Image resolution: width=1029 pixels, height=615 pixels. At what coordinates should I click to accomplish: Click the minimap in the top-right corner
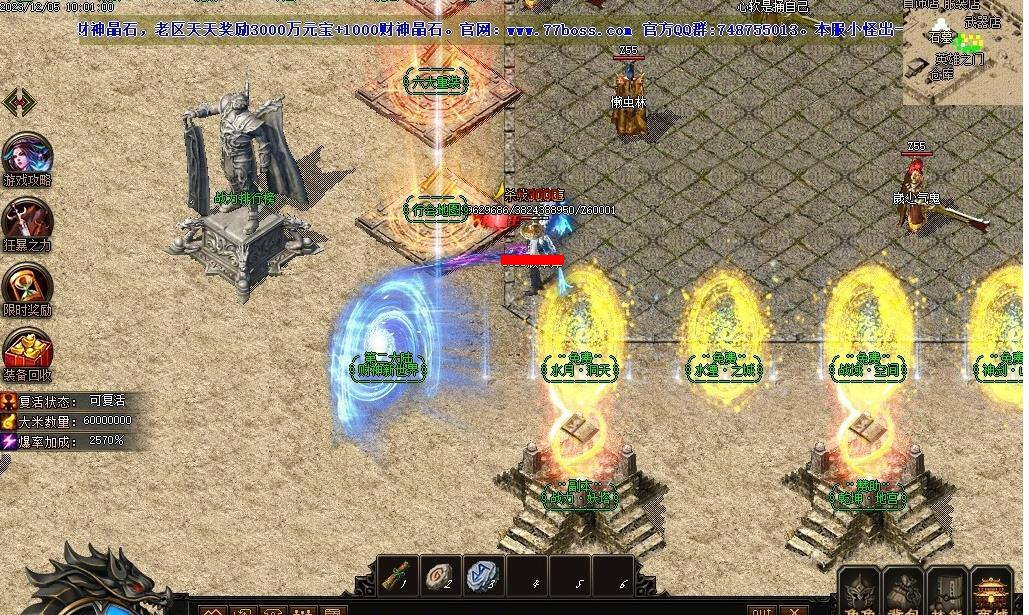962,52
